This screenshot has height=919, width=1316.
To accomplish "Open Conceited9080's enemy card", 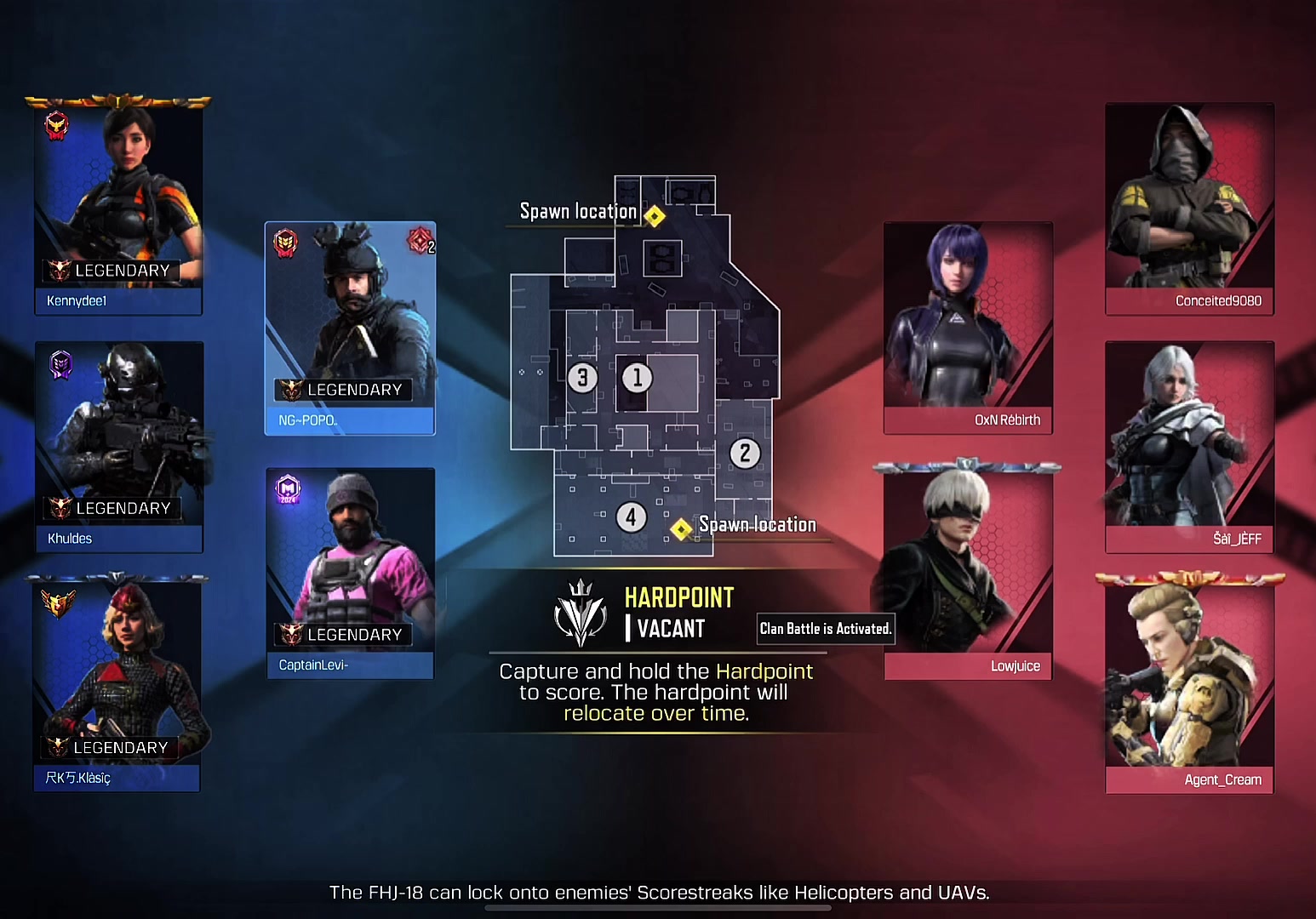I will pos(1189,208).
